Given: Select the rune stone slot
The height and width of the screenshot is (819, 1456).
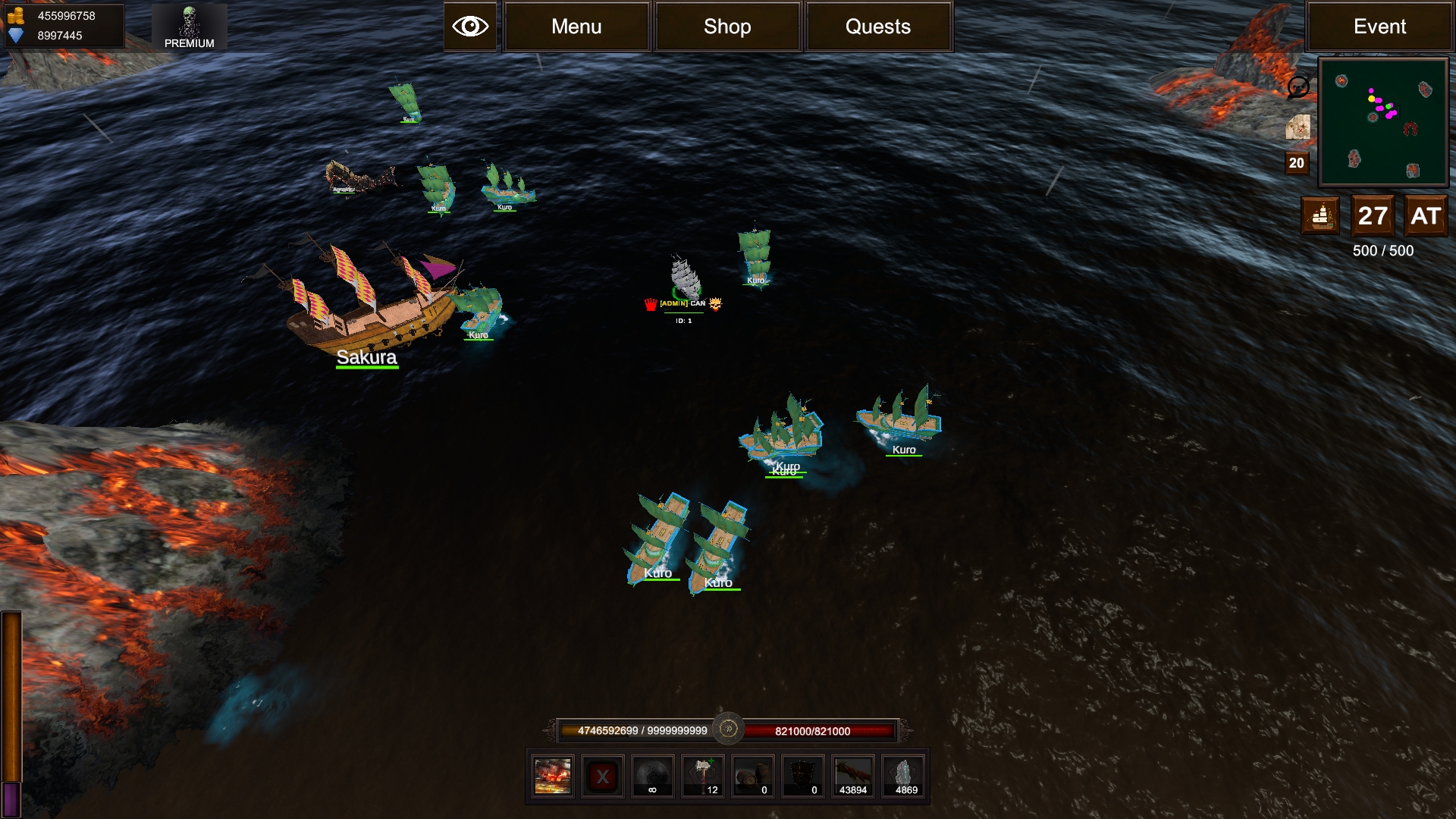Looking at the screenshot, I should point(904,777).
